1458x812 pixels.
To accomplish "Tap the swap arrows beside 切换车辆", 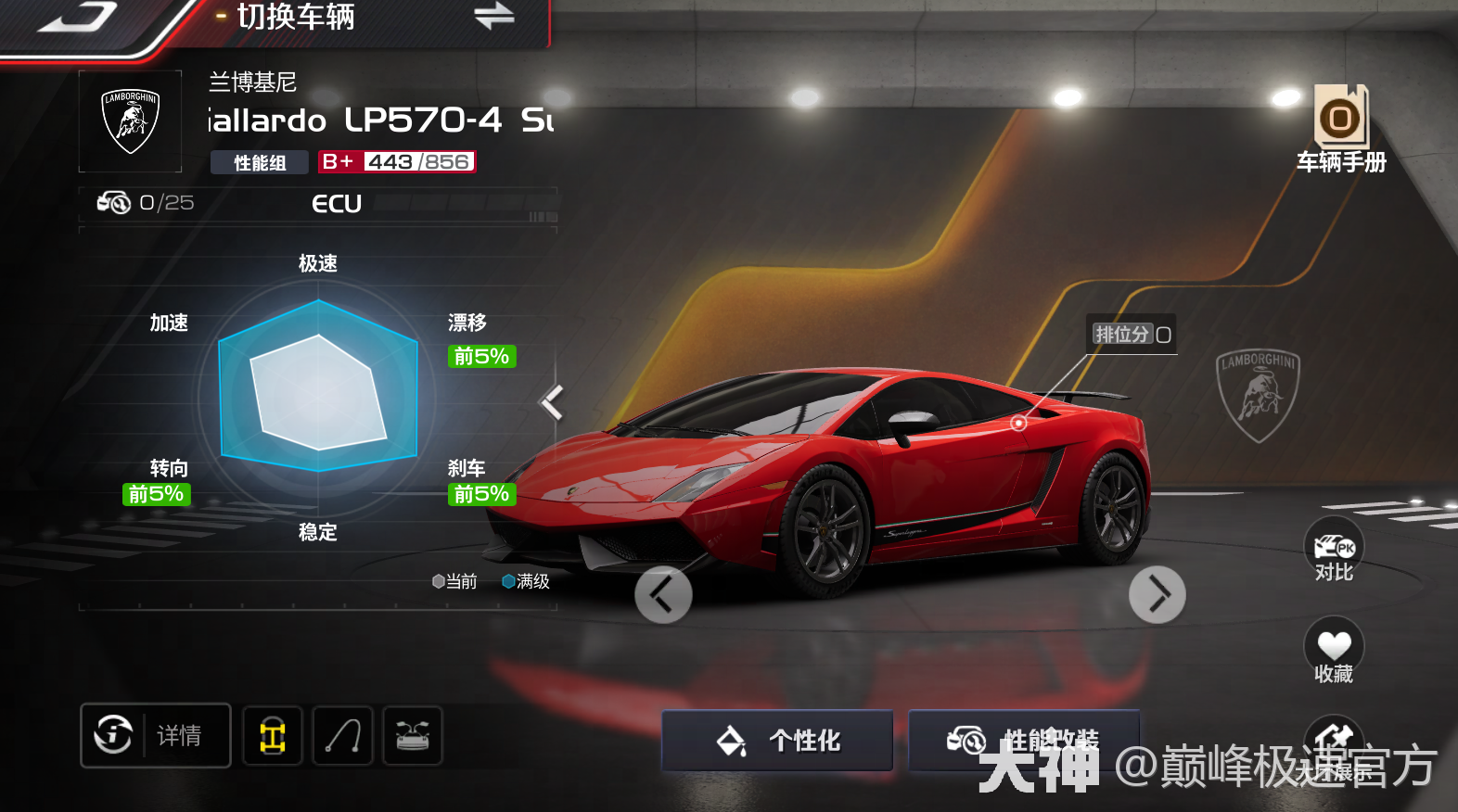I will coord(493,17).
